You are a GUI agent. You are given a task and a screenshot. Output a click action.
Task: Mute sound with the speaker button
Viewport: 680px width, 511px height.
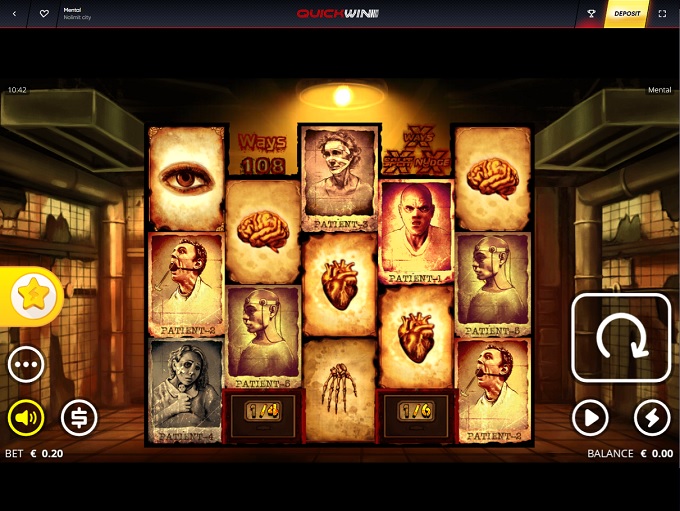(26, 418)
